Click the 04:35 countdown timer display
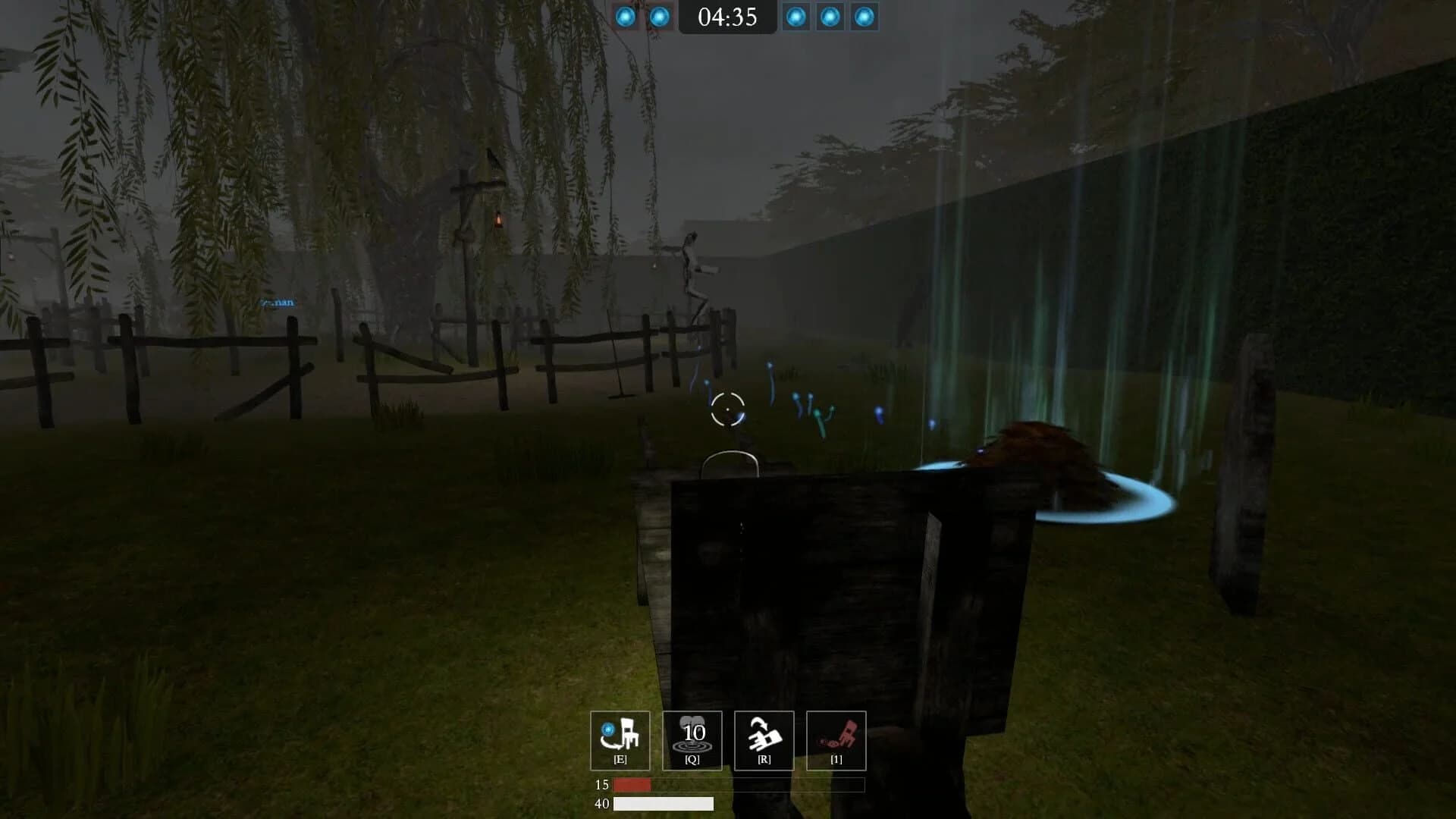Image resolution: width=1456 pixels, height=819 pixels. [x=728, y=18]
